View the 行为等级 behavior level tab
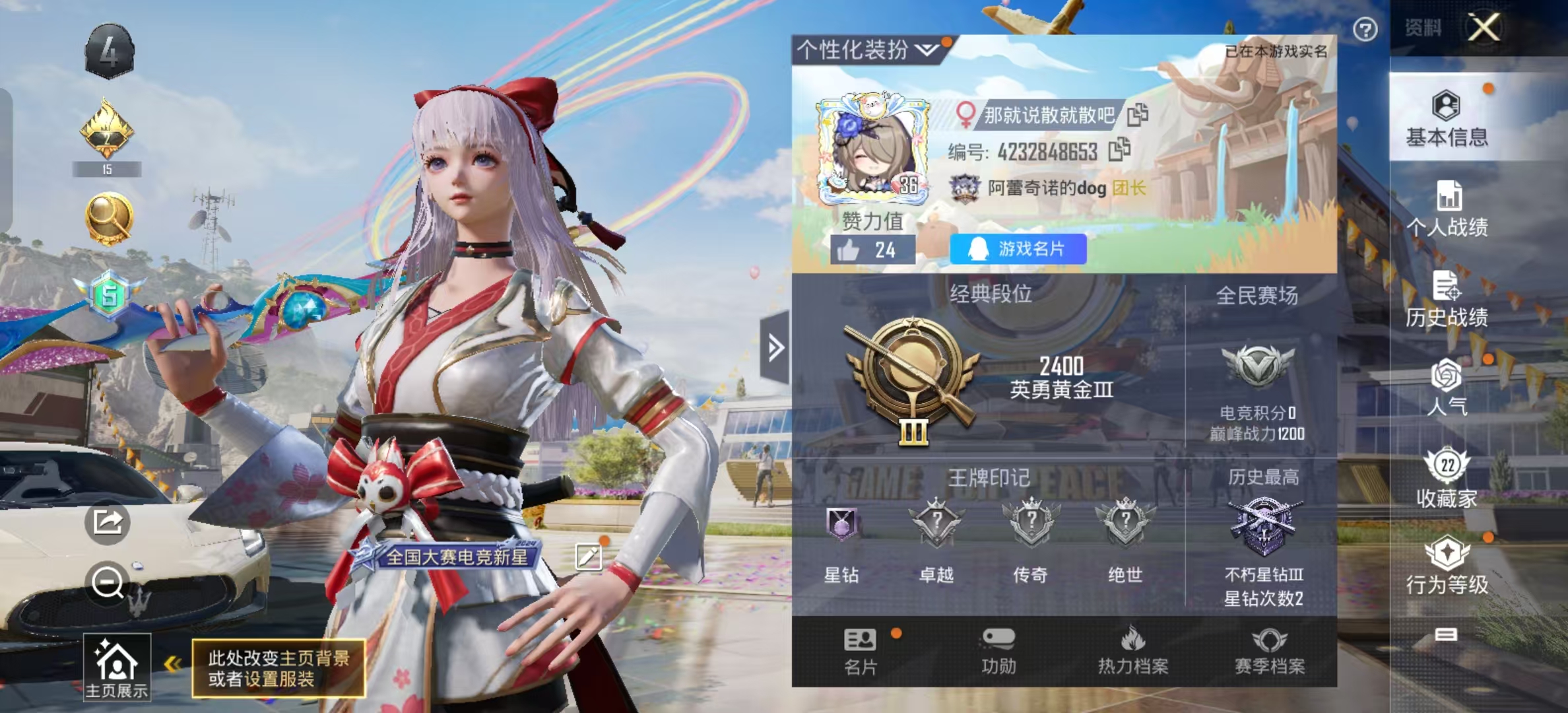 [x=1447, y=566]
